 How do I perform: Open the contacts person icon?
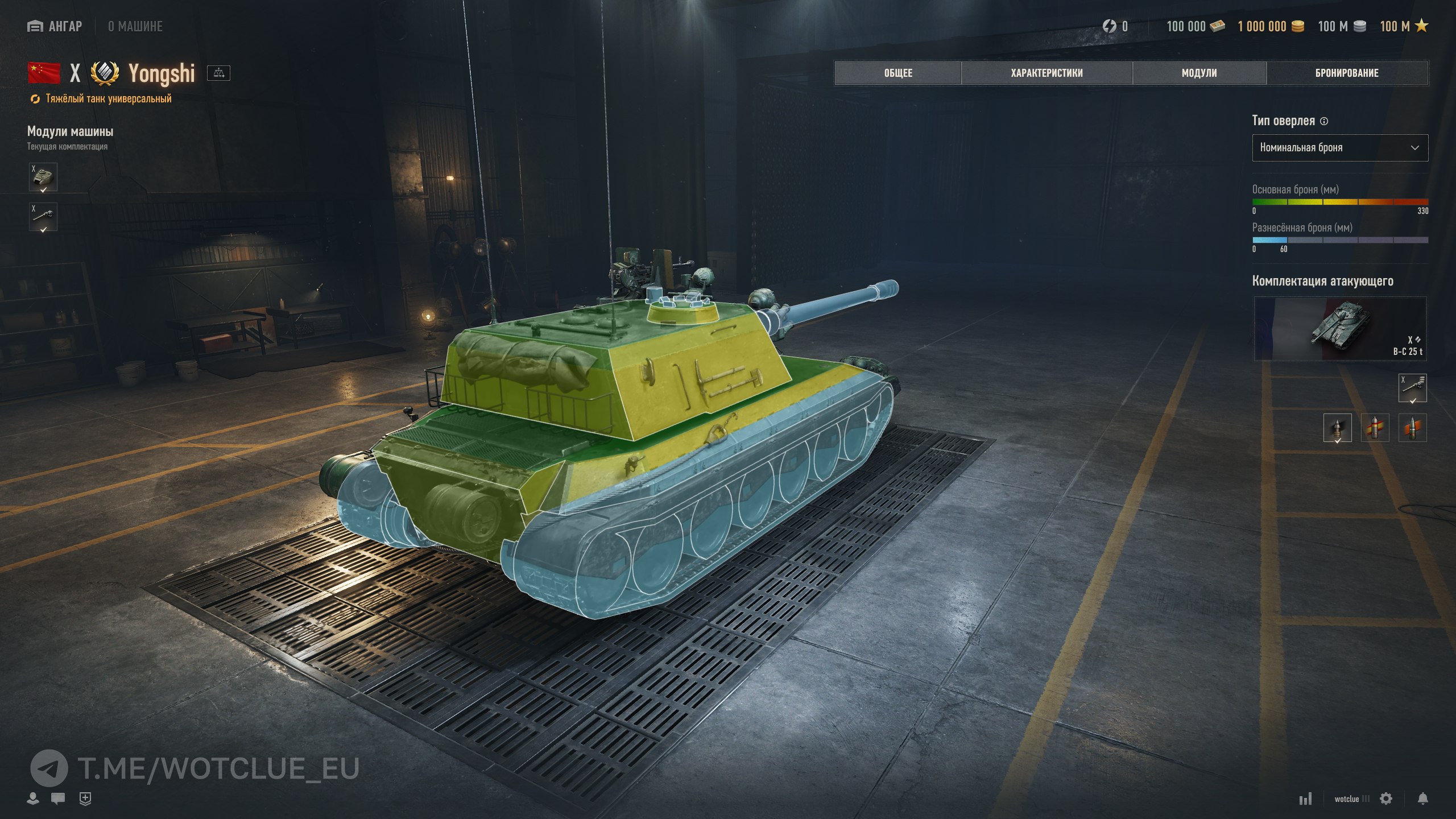pos(33,799)
